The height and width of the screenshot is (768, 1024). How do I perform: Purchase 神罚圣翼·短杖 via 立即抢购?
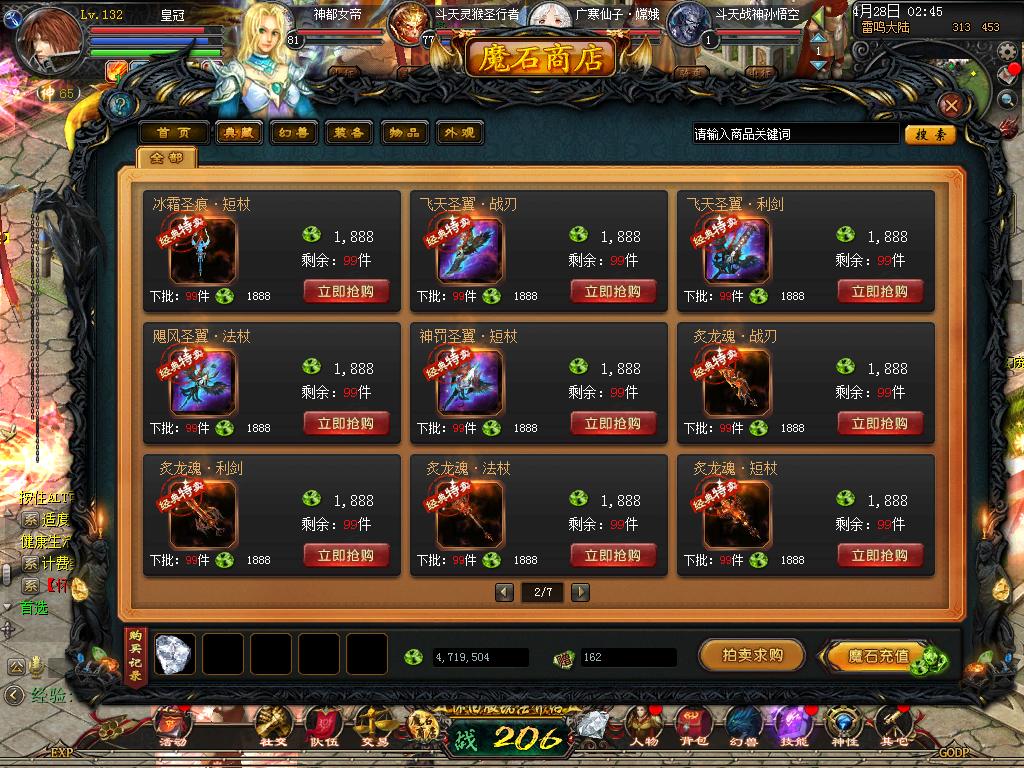[613, 424]
